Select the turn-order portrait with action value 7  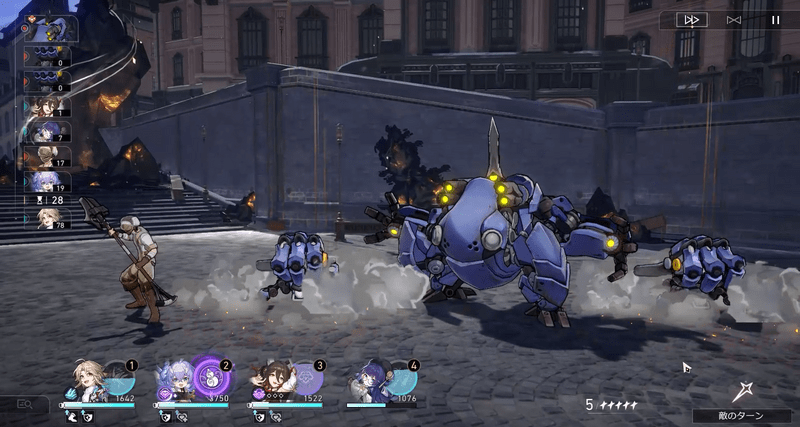click(x=43, y=132)
